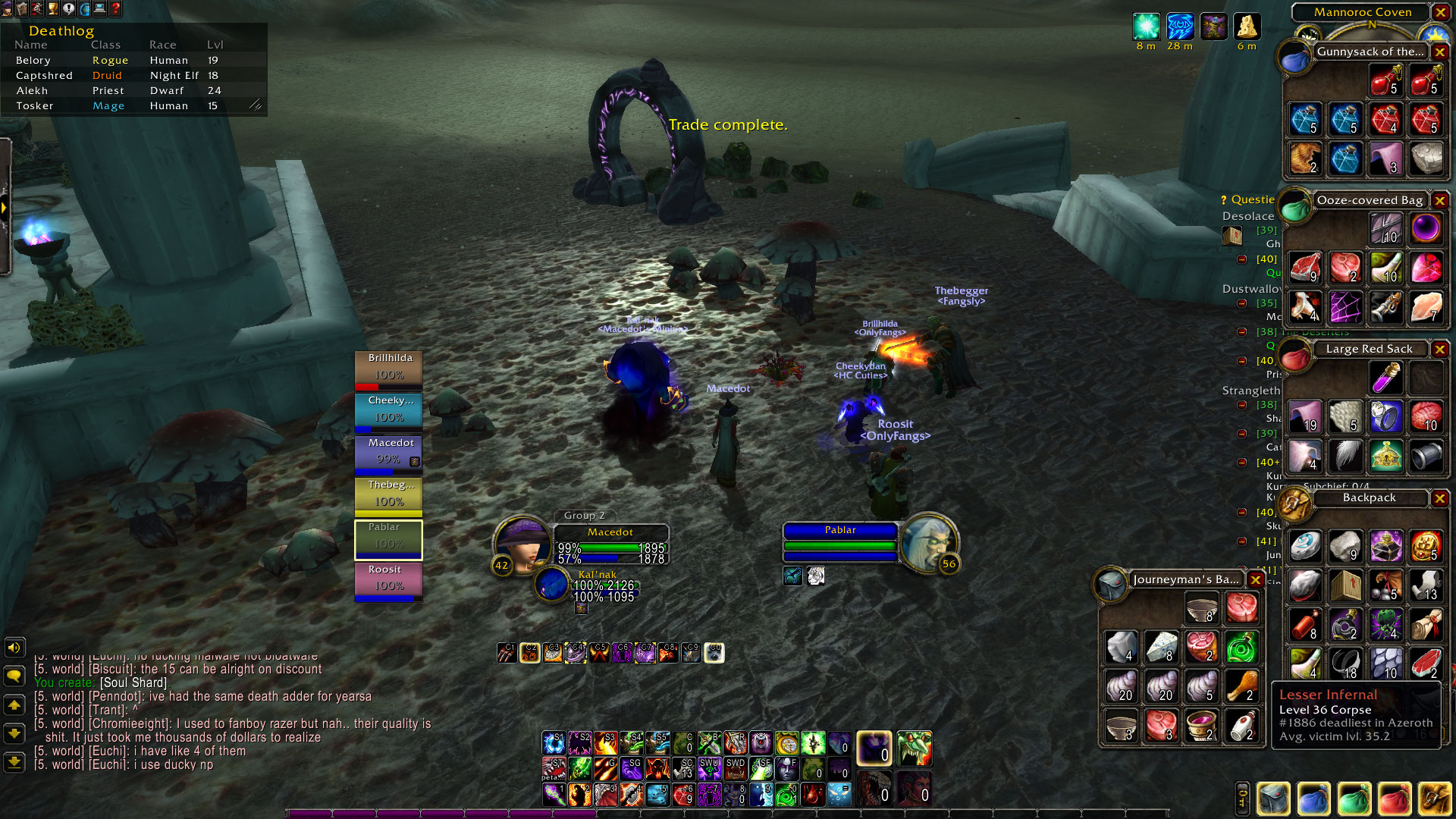Close the Gunnysack bag window
Image resolution: width=1456 pixels, height=819 pixels.
click(1439, 52)
